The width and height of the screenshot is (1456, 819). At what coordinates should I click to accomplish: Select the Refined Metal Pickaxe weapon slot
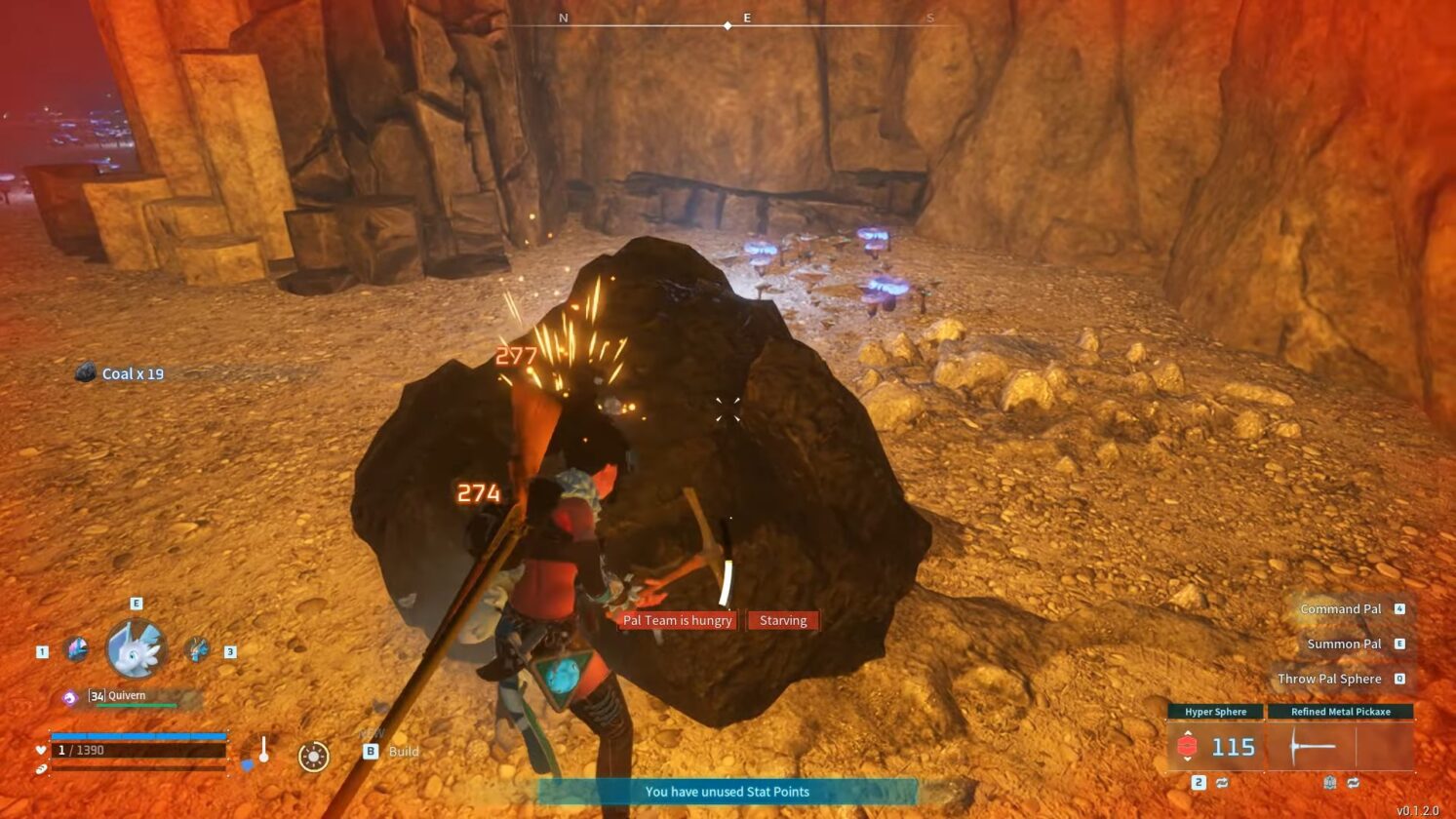coord(1340,747)
